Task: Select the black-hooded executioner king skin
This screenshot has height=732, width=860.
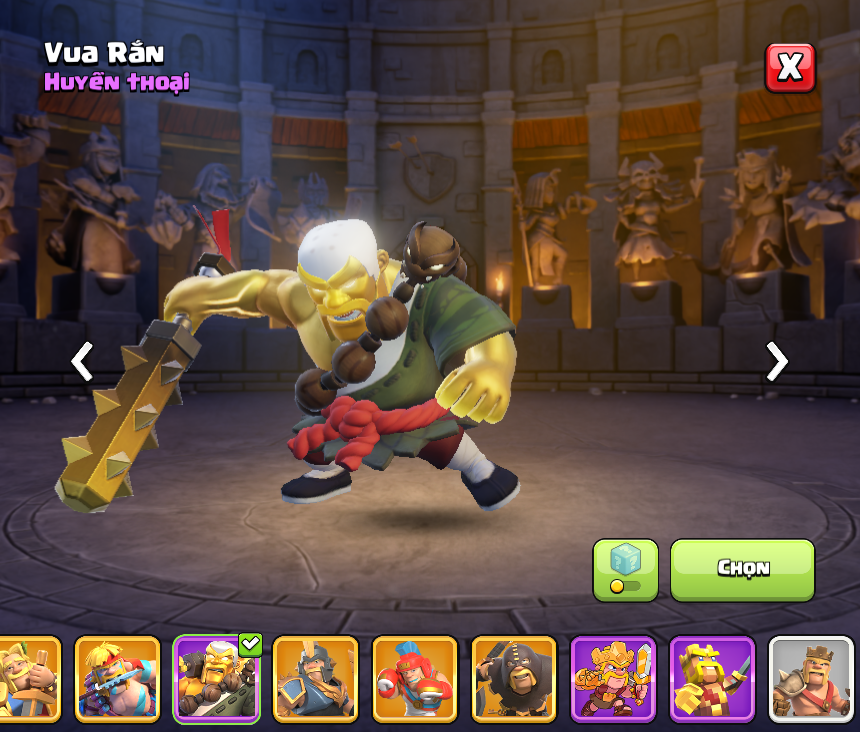Action: (513, 679)
